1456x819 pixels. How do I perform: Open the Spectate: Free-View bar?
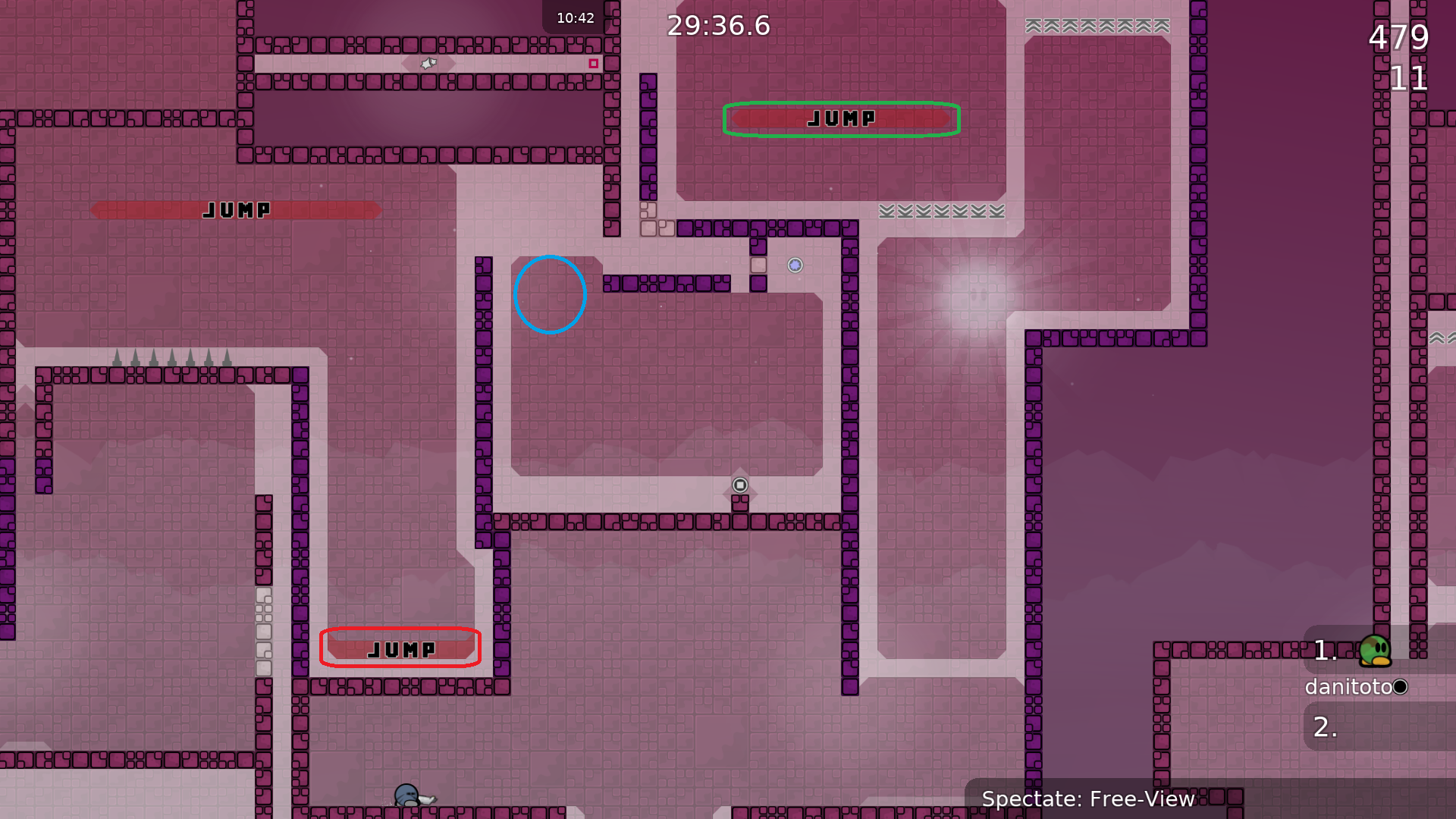(x=1089, y=799)
